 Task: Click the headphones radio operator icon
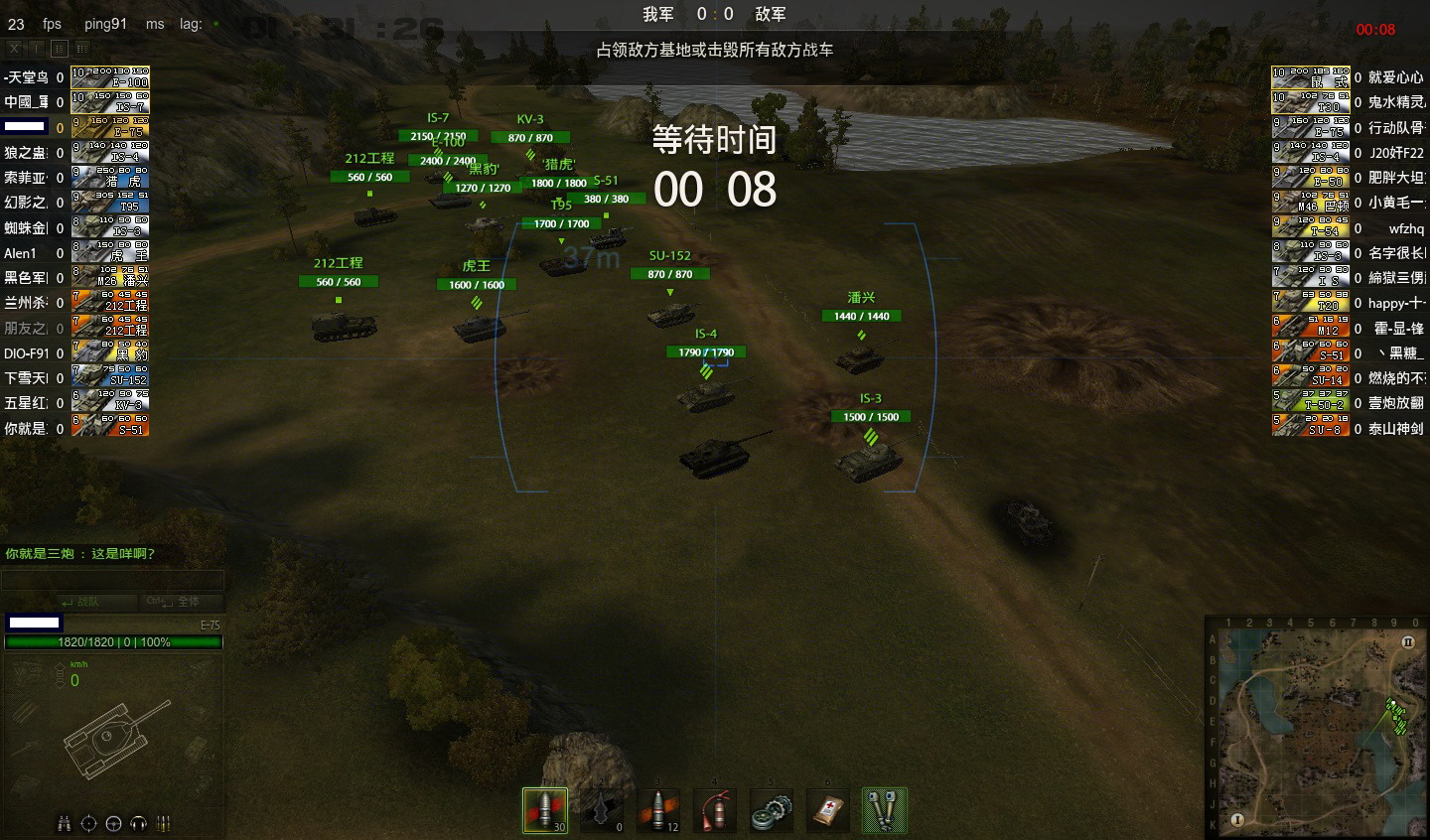(138, 823)
